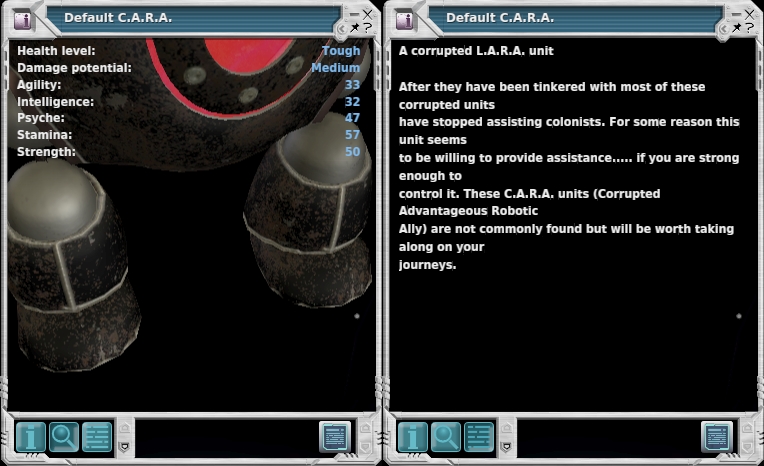Viewport: 764px width, 466px height.
Task: Pin the C.A.R.A. description window
Action: (x=737, y=27)
